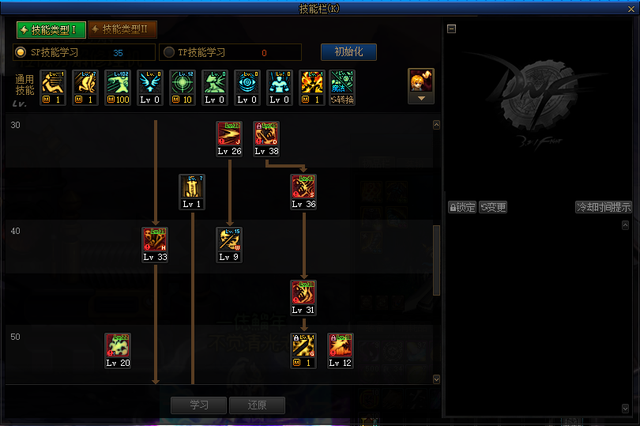The height and width of the screenshot is (426, 640).
Task: Select the Lv 26 skill icon
Action: pos(229,134)
